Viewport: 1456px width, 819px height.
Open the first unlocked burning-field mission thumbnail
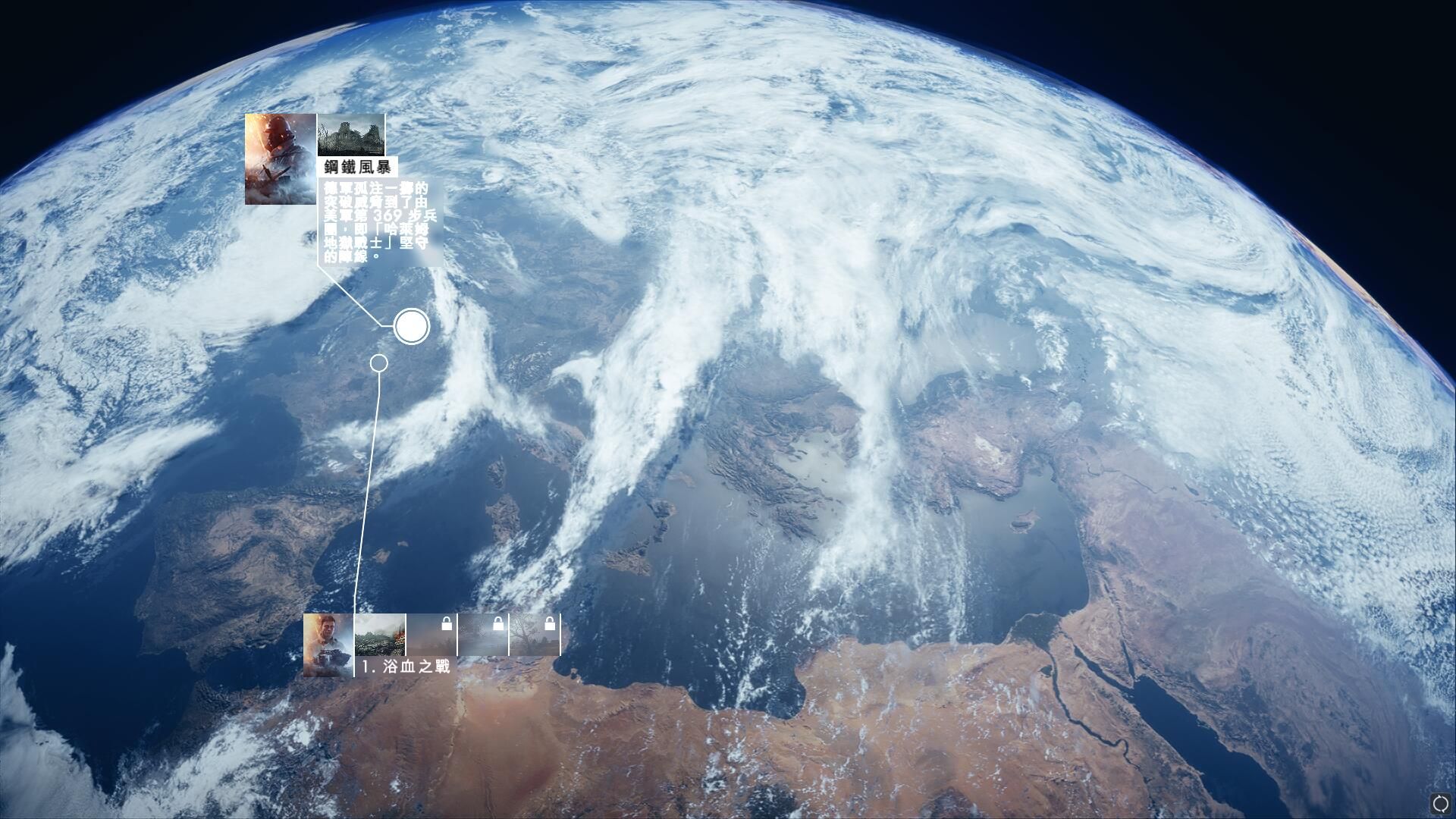click(380, 635)
